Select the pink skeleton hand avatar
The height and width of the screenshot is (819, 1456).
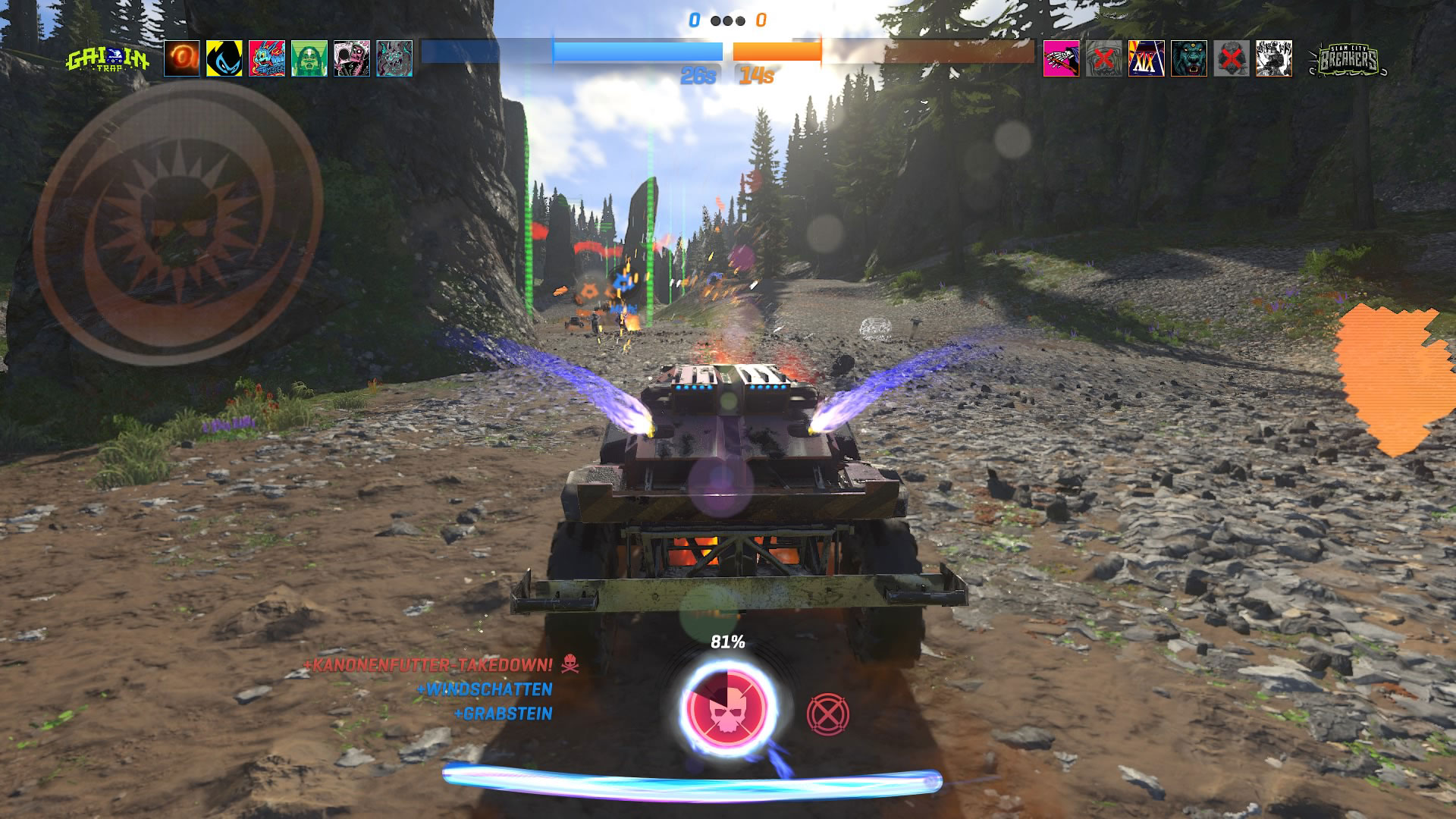(x=1062, y=58)
